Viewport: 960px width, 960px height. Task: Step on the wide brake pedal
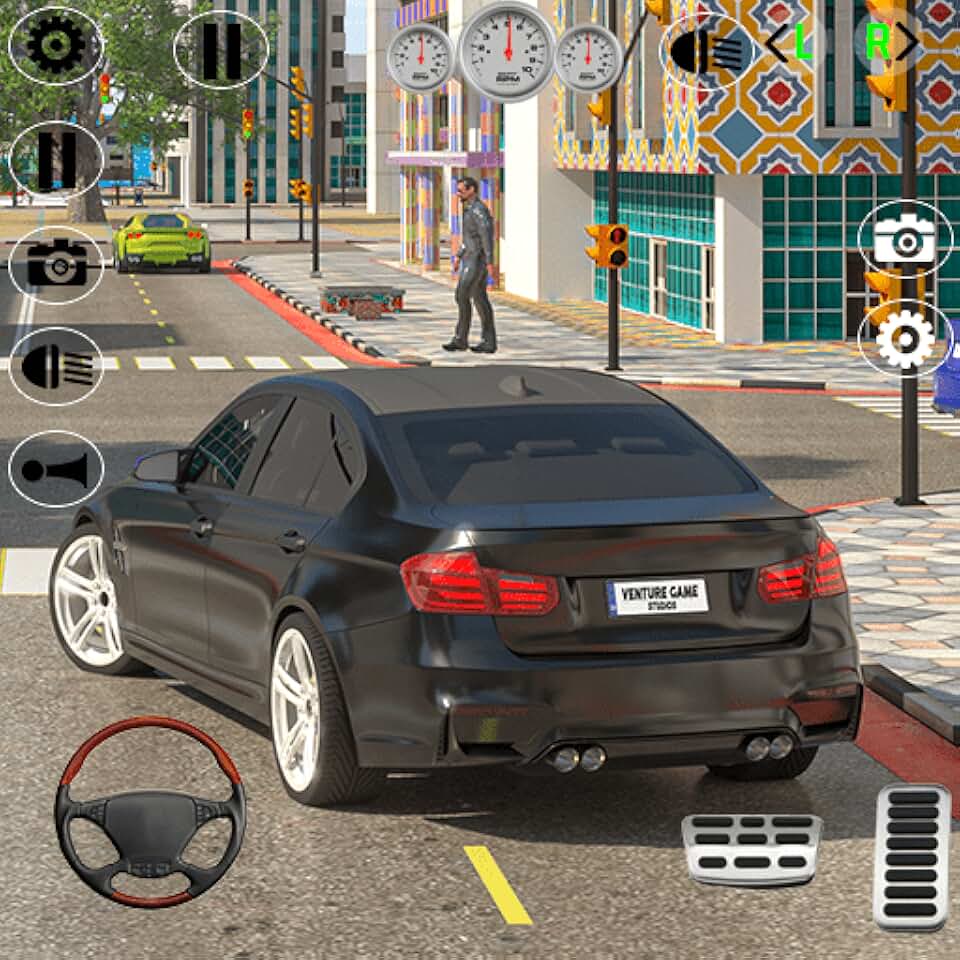751,848
